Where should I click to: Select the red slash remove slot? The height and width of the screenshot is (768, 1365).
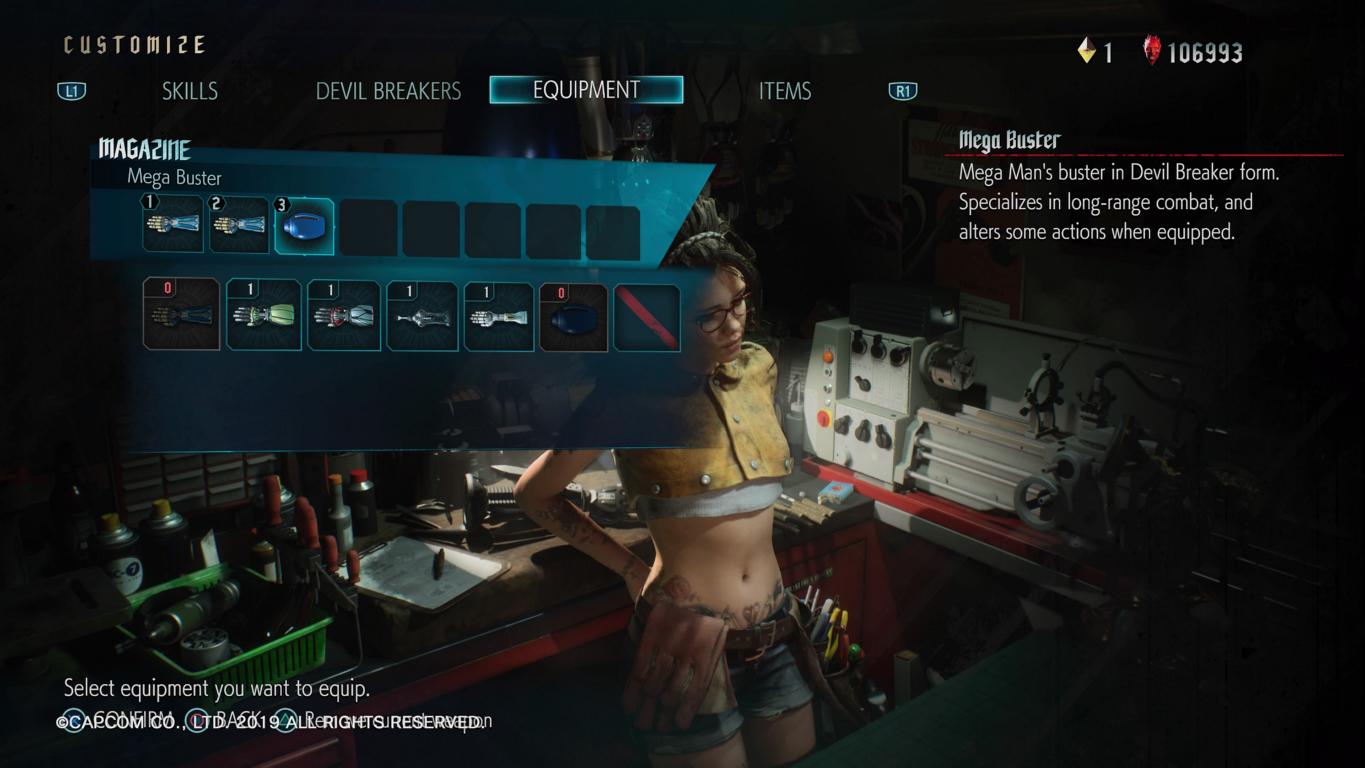click(646, 317)
